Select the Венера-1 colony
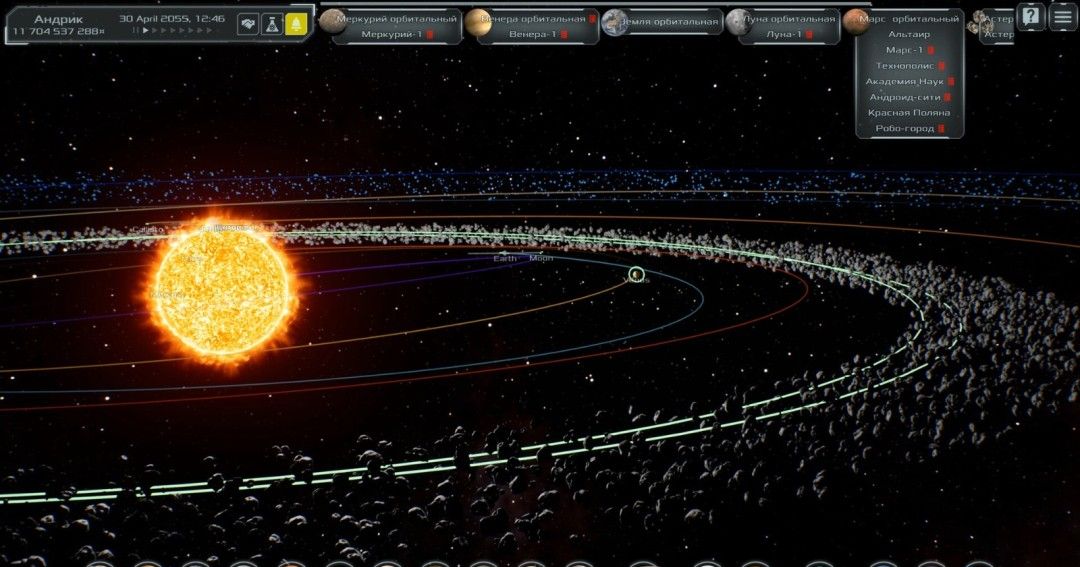This screenshot has width=1080, height=567. [533, 35]
